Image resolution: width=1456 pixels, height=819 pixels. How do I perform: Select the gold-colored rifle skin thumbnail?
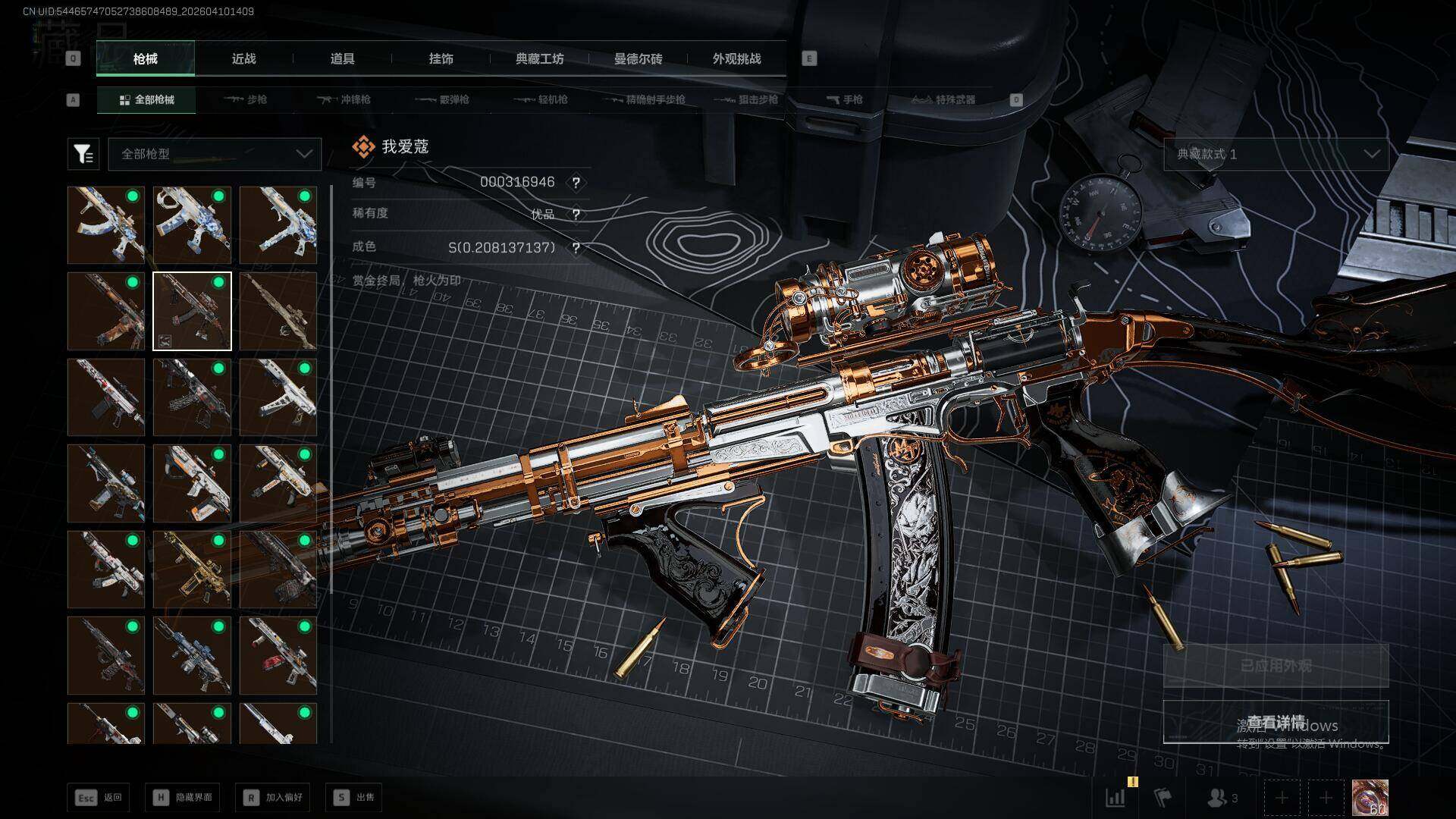(192, 570)
